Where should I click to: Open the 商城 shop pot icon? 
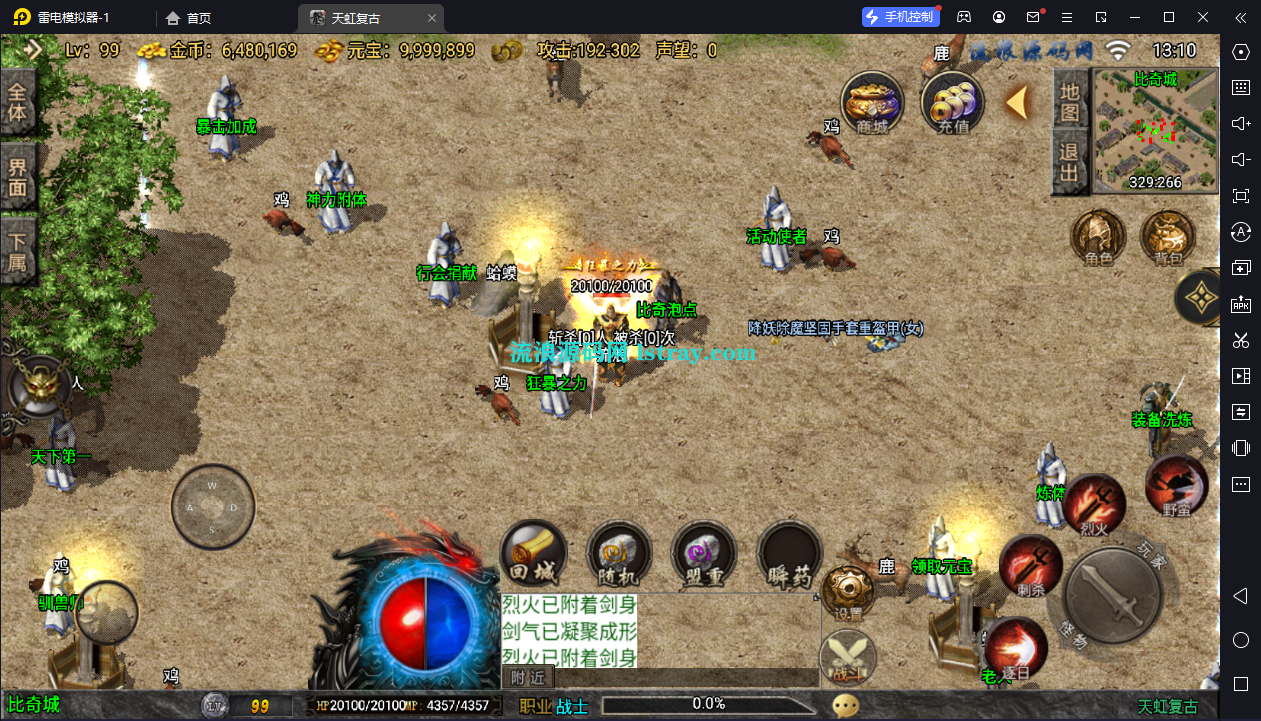coord(872,102)
